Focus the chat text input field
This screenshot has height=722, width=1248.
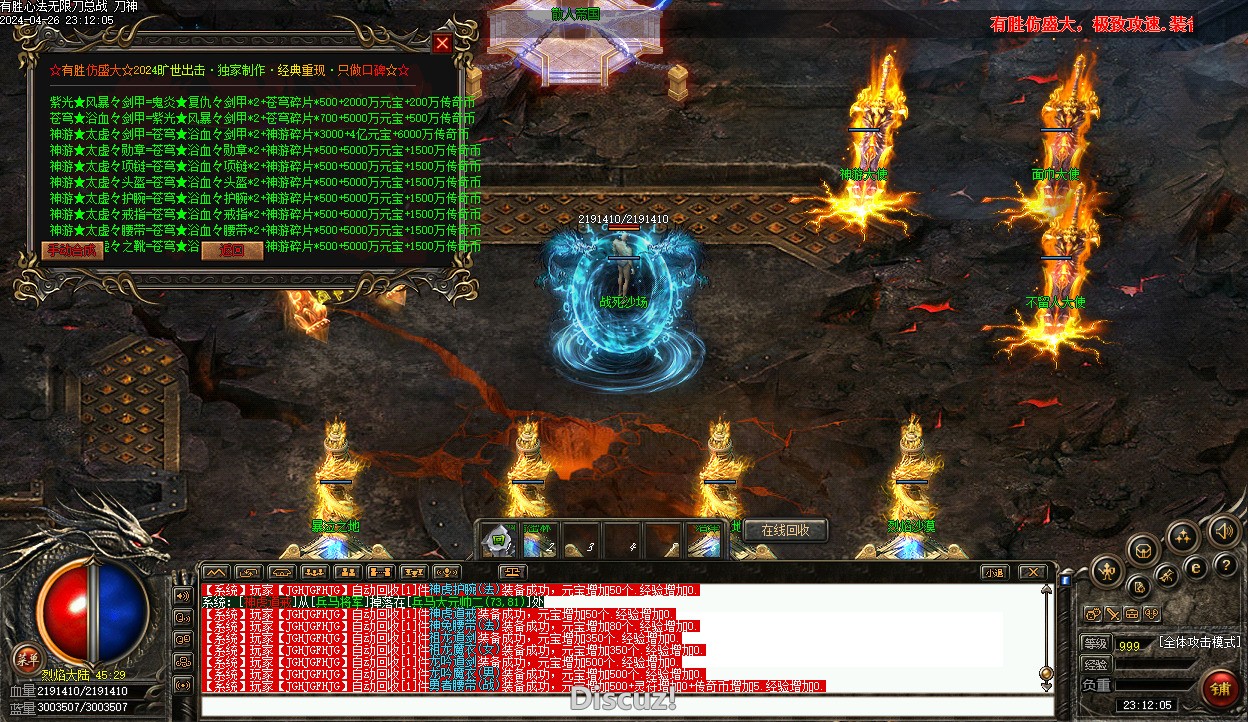click(x=620, y=706)
